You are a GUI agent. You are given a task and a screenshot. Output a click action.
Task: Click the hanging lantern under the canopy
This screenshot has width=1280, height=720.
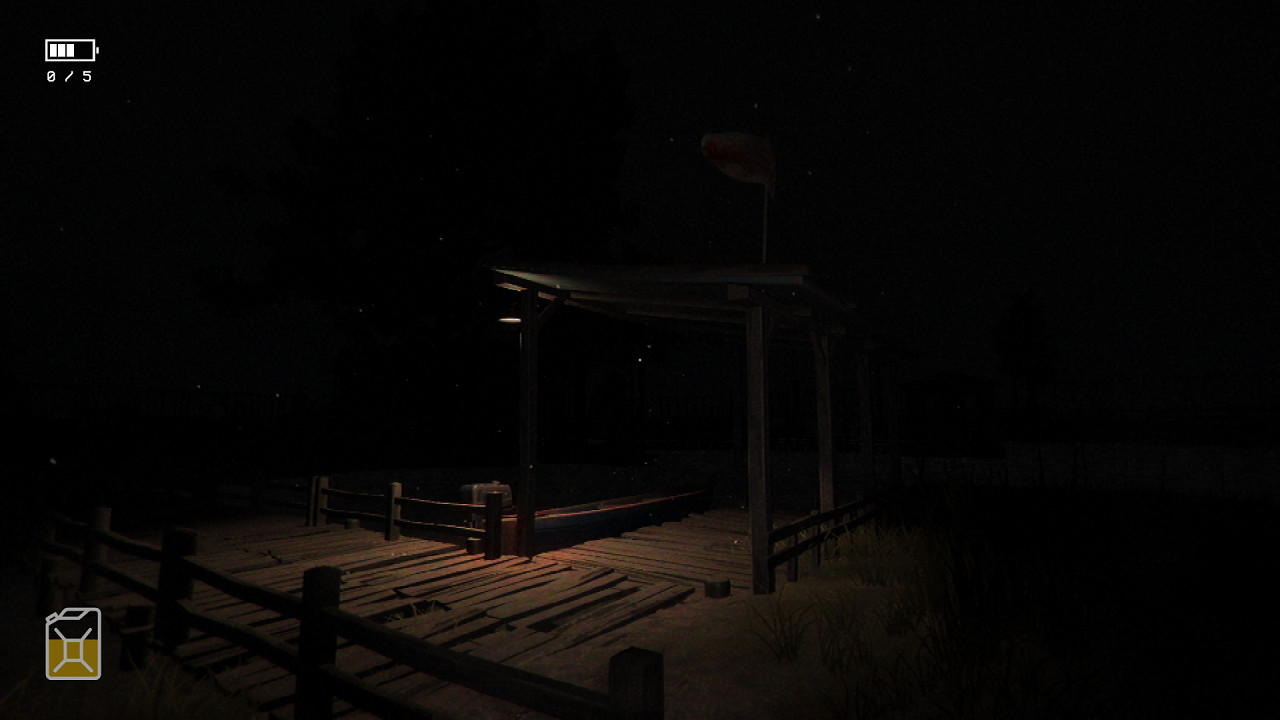[508, 319]
